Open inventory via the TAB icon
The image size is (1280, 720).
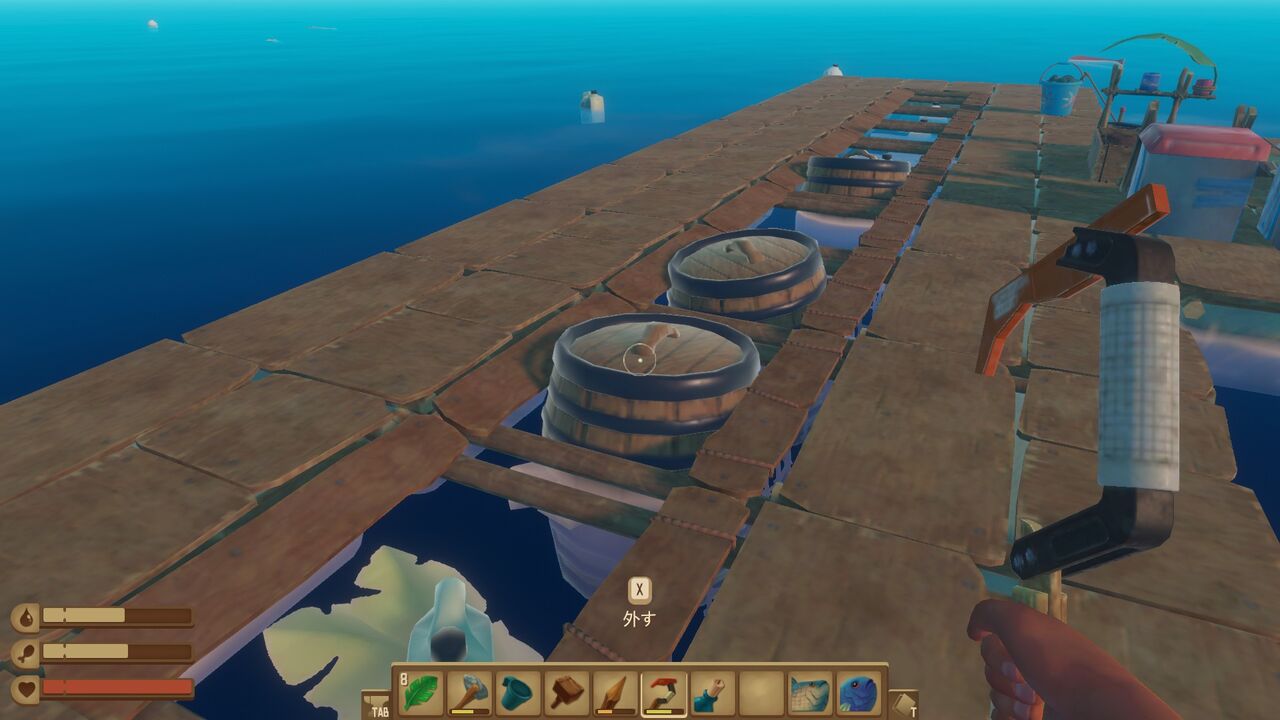click(x=378, y=708)
